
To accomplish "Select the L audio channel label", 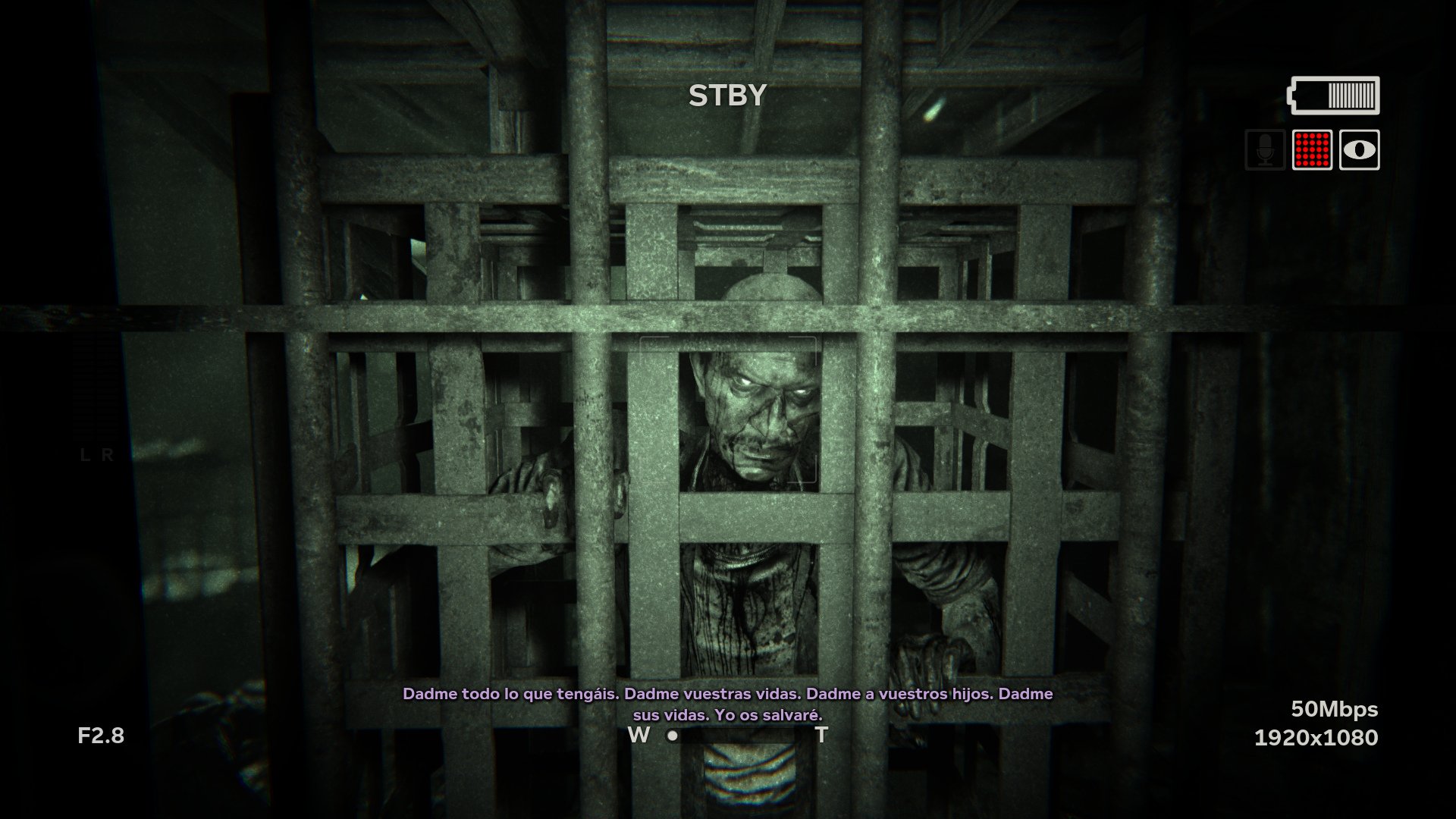I will click(83, 456).
